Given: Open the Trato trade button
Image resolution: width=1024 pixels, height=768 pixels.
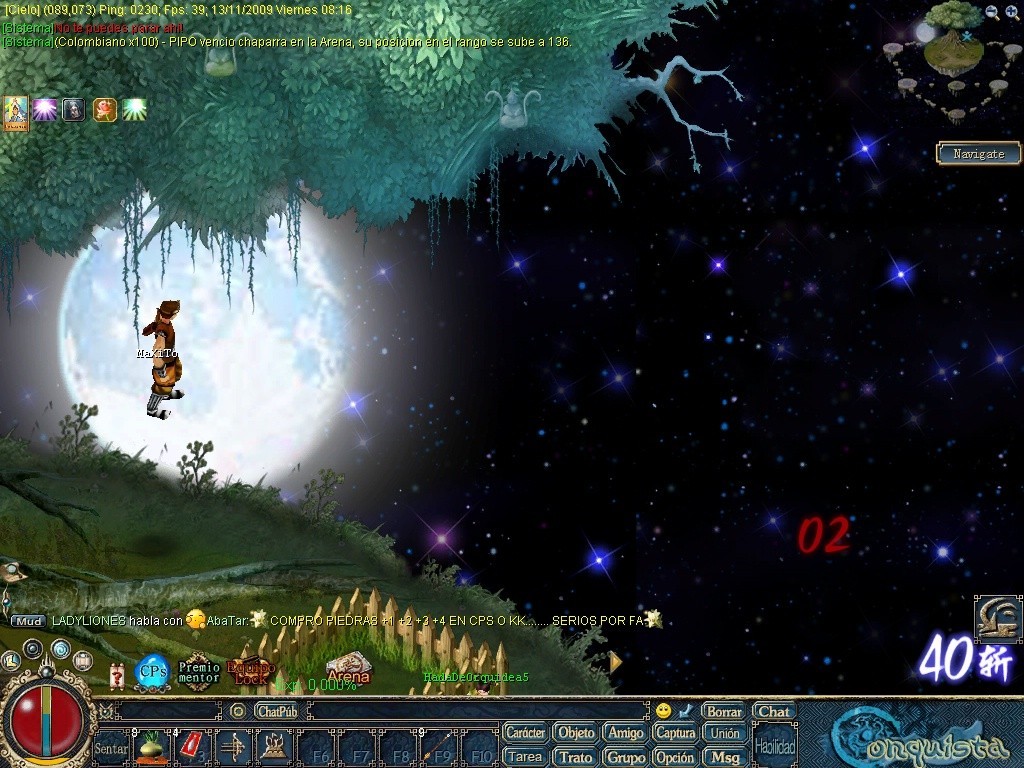Looking at the screenshot, I should [575, 757].
